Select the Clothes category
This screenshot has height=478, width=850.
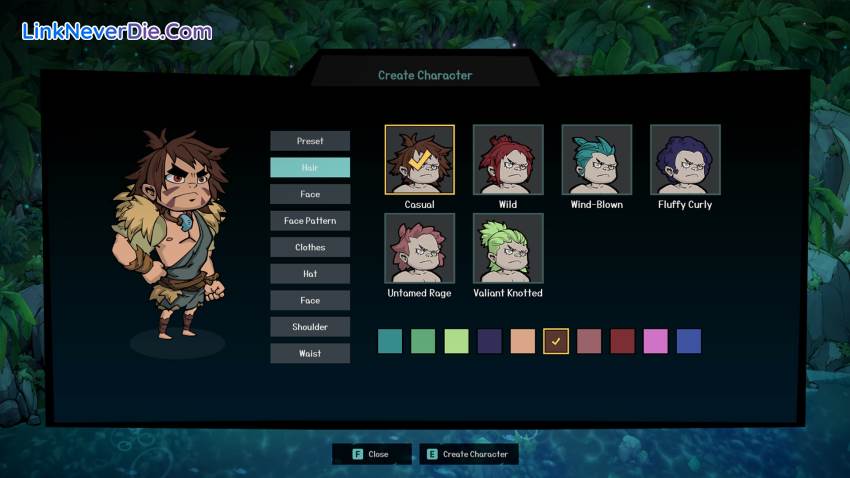[310, 247]
